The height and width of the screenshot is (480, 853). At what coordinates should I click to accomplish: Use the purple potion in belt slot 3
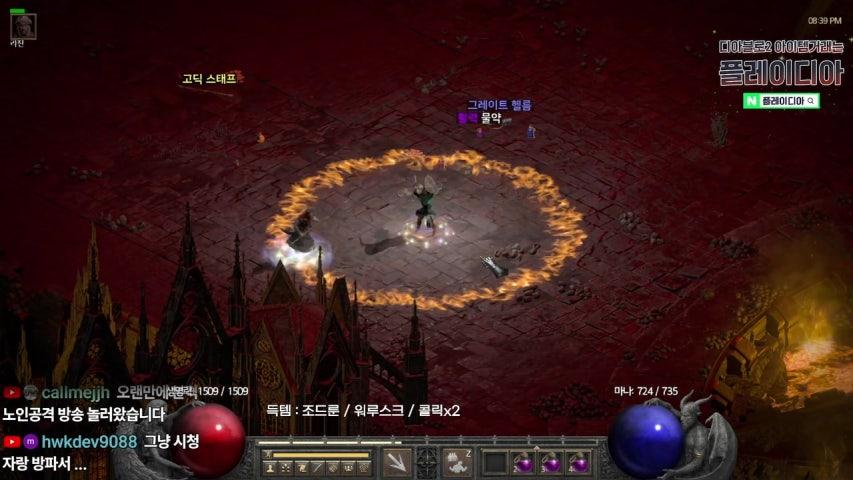pos(550,462)
